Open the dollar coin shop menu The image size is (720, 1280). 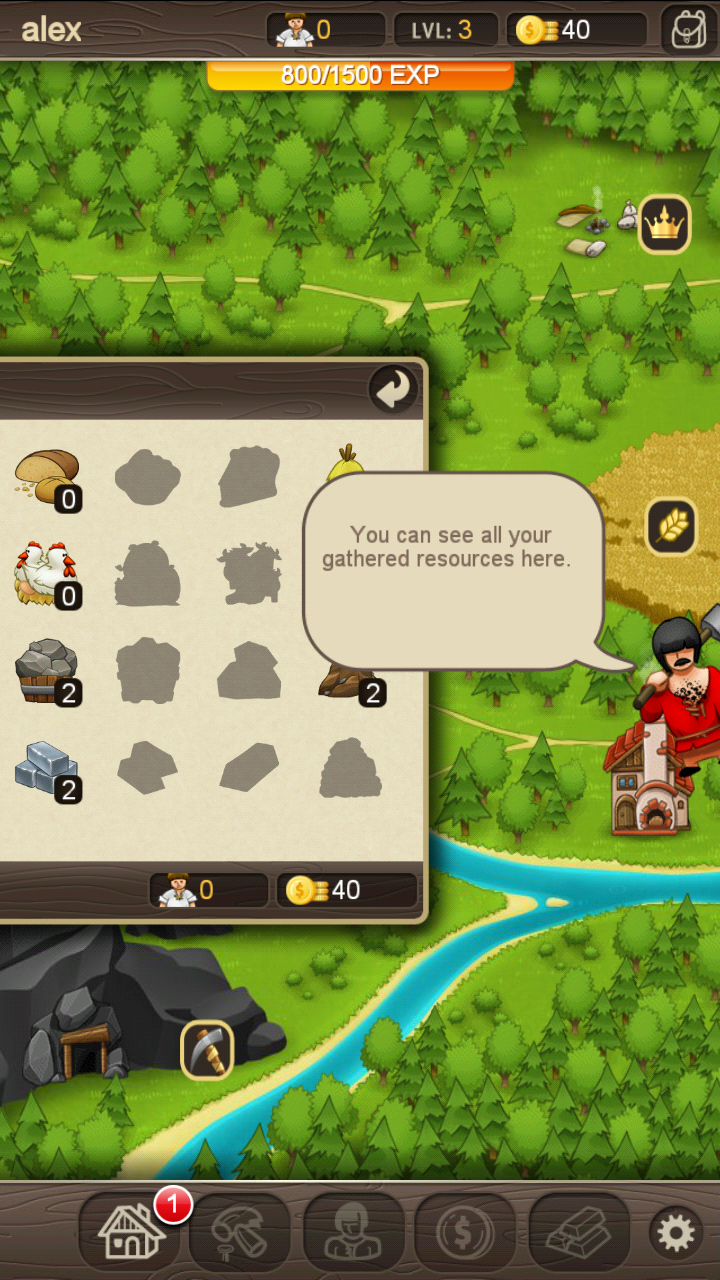465,1232
